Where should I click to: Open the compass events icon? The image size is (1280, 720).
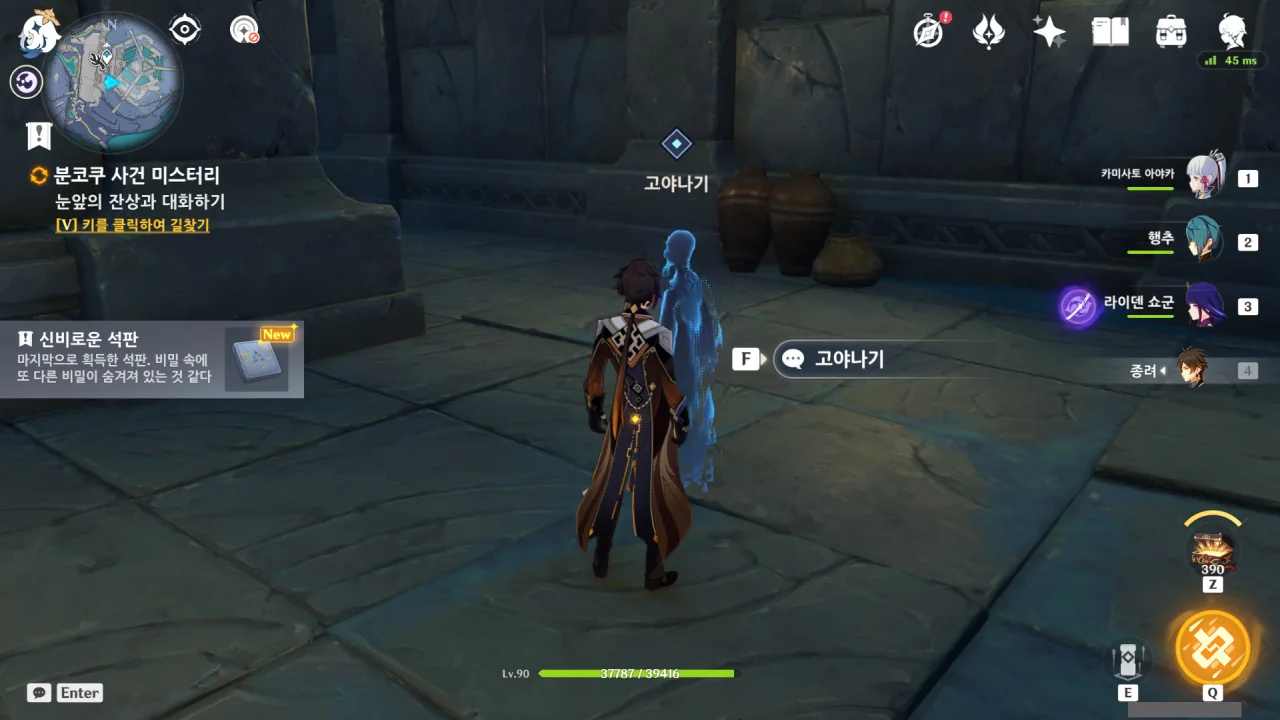(x=929, y=32)
